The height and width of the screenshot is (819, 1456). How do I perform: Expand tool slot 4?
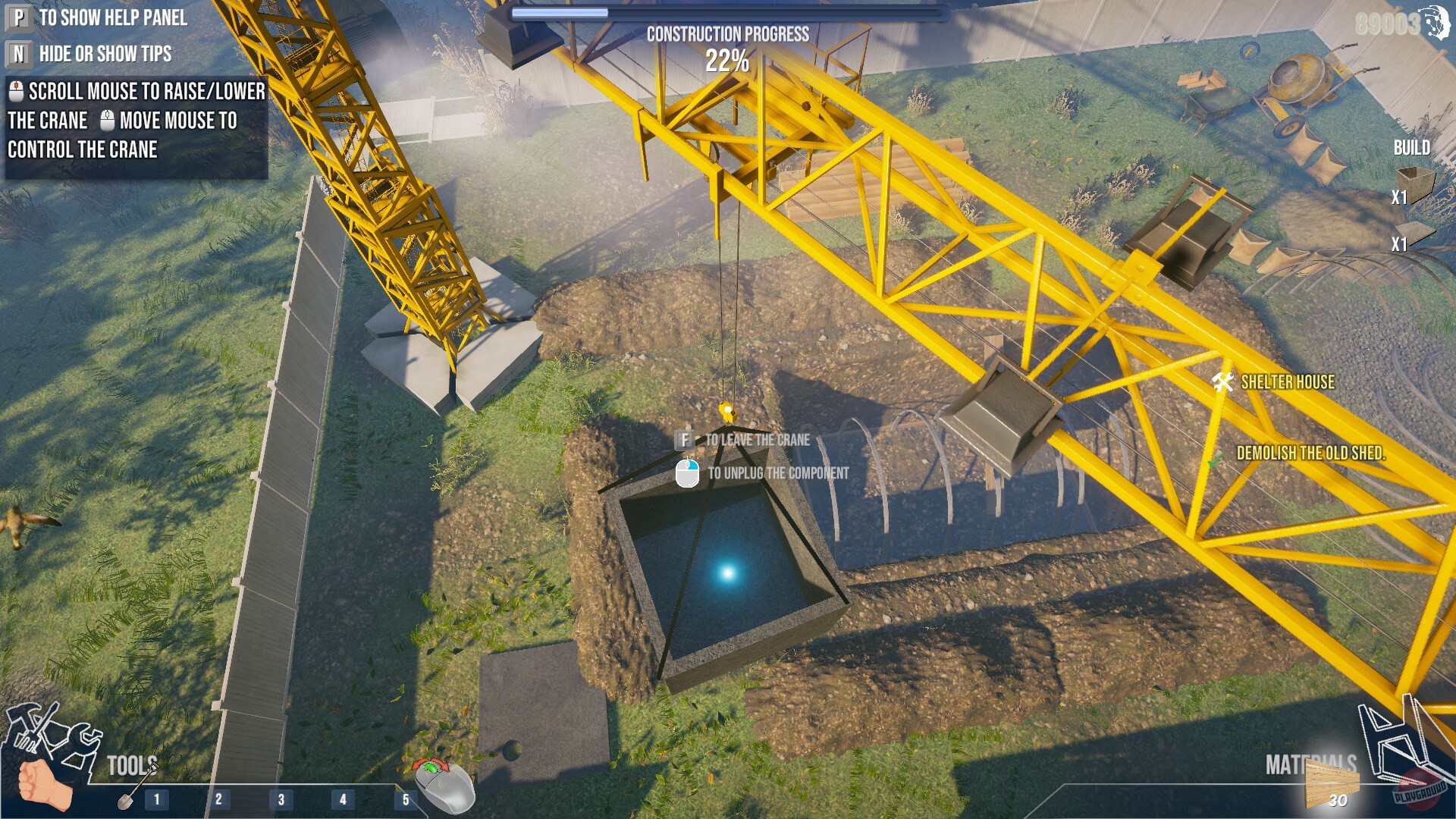coord(343,799)
